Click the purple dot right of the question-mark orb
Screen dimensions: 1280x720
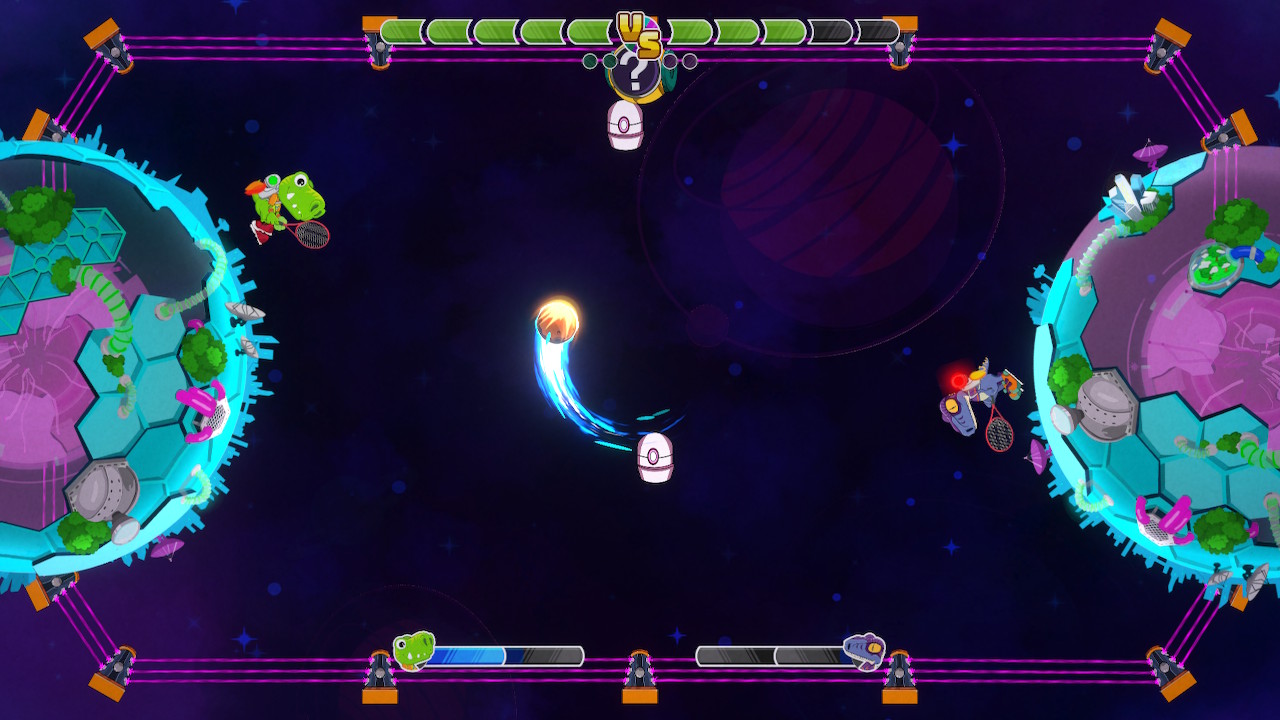(671, 62)
